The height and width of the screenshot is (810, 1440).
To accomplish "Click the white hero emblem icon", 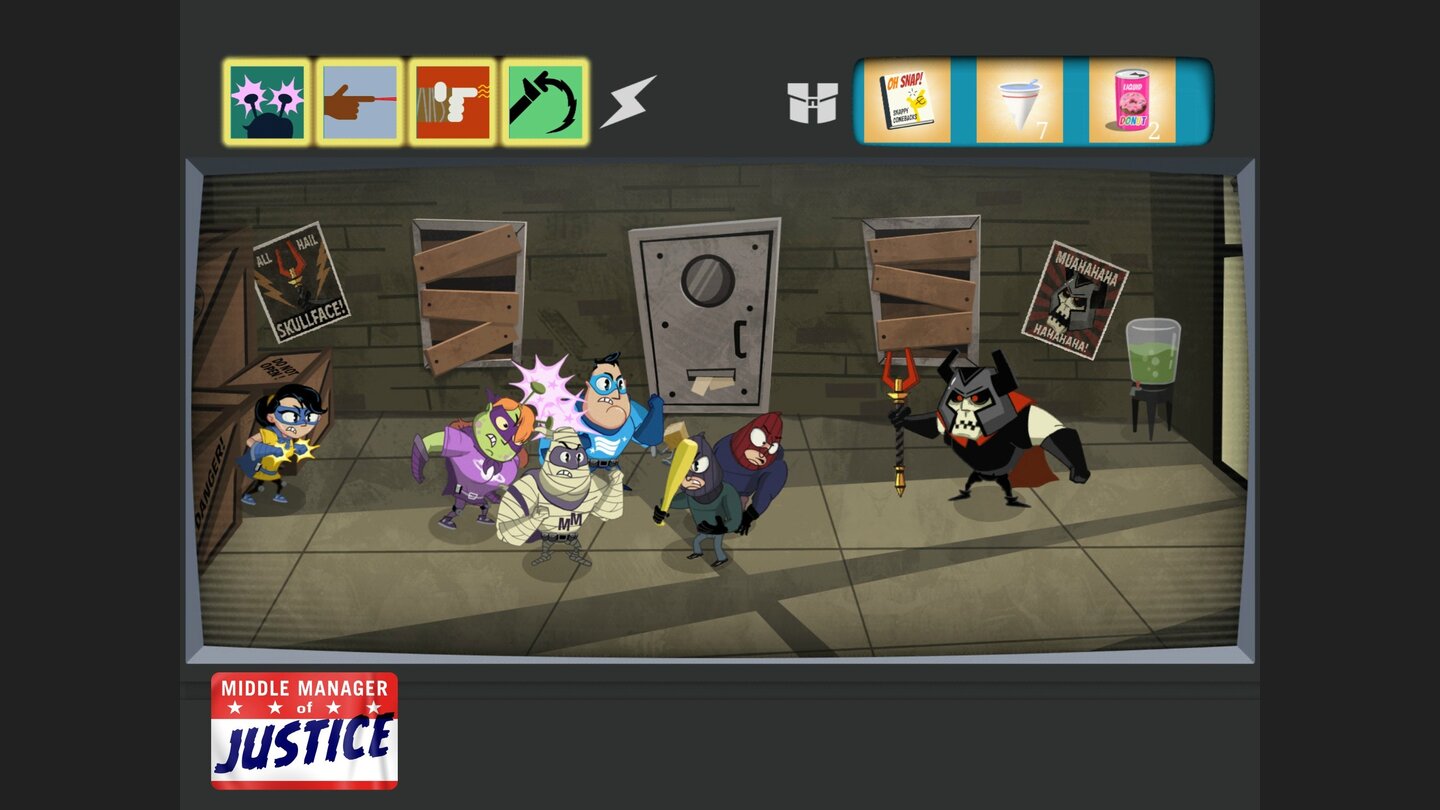I will (814, 103).
